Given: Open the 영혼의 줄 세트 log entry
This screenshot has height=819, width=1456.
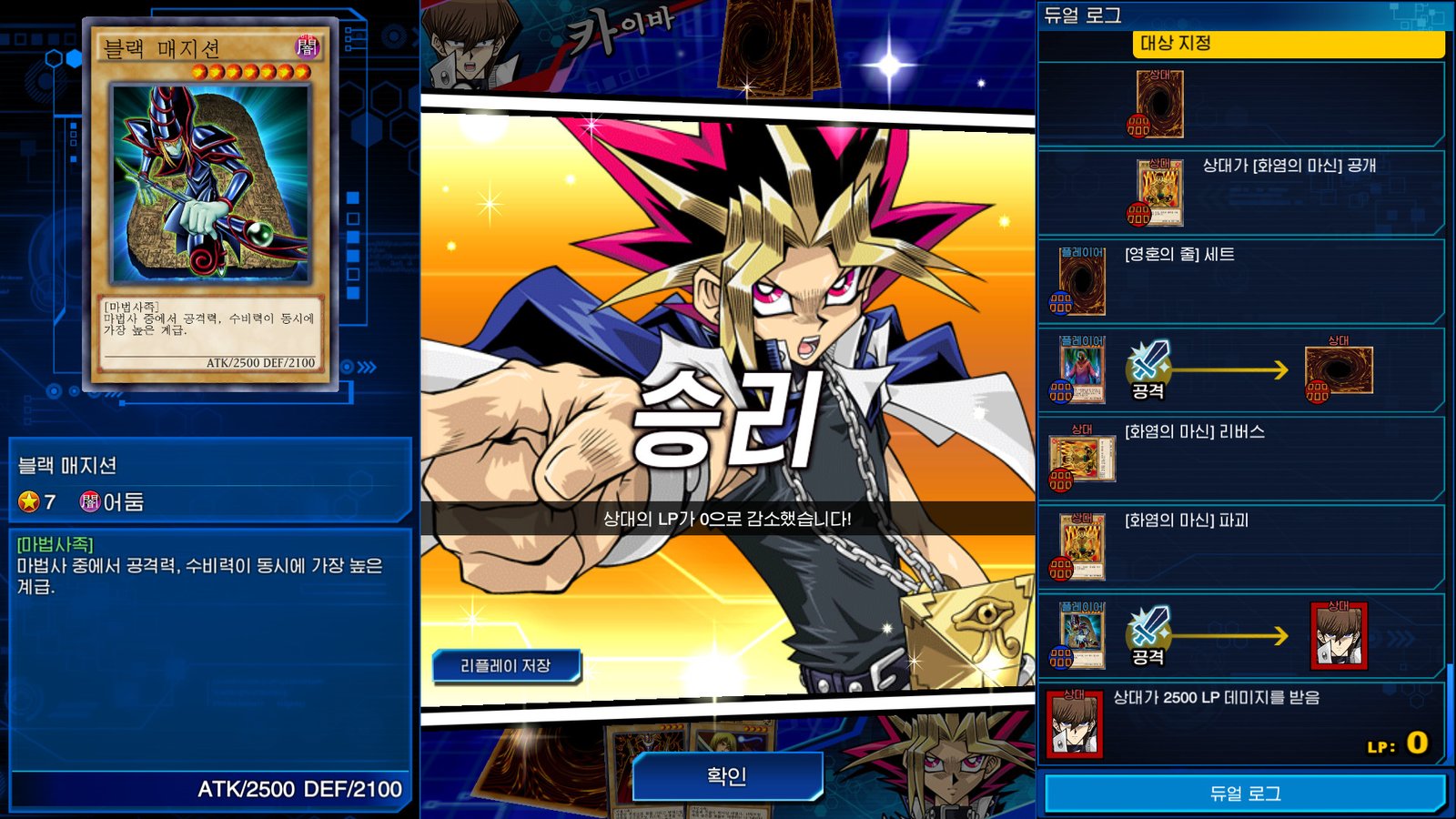Looking at the screenshot, I should tap(1241, 280).
